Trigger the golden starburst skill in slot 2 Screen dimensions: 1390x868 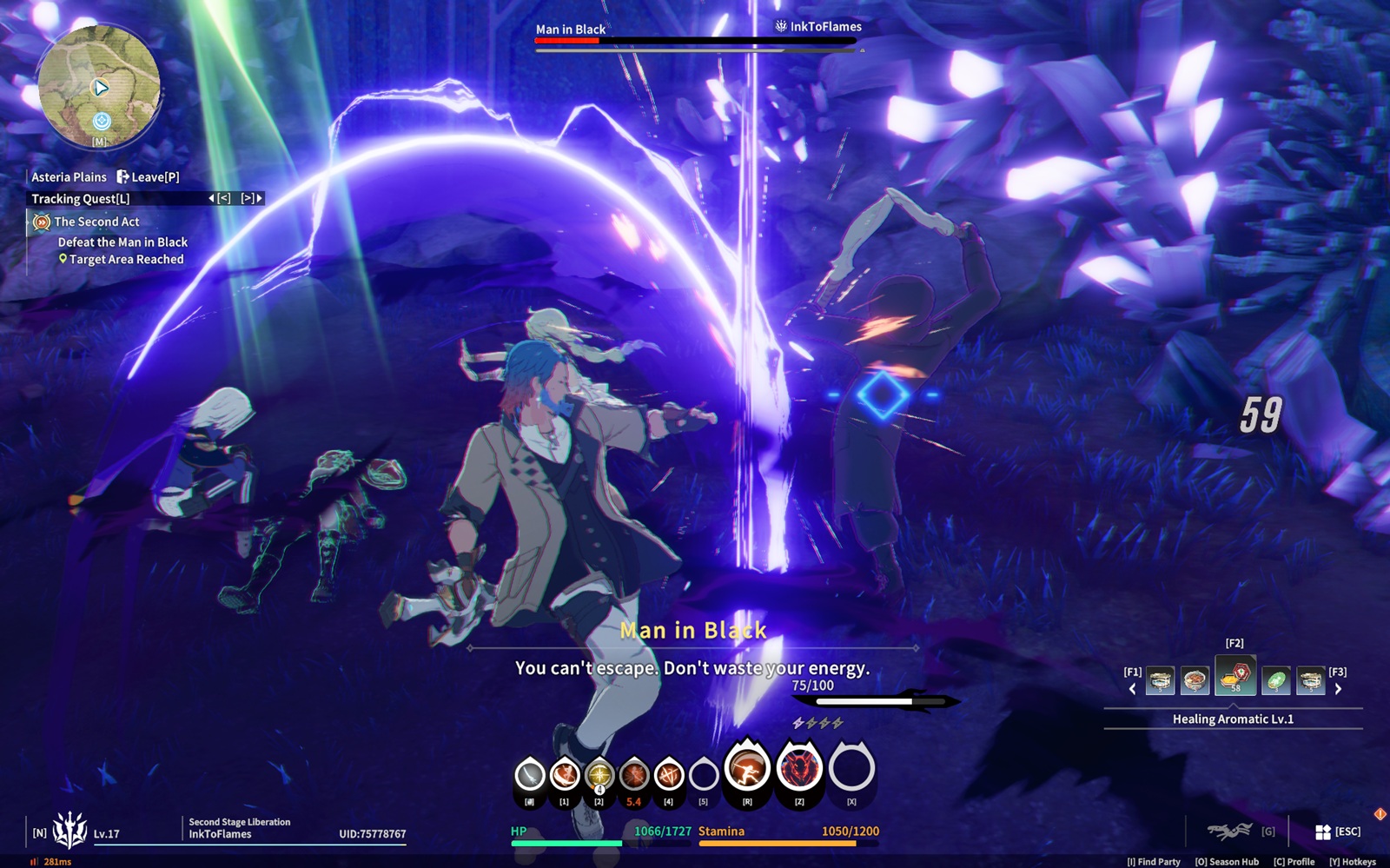tap(599, 774)
